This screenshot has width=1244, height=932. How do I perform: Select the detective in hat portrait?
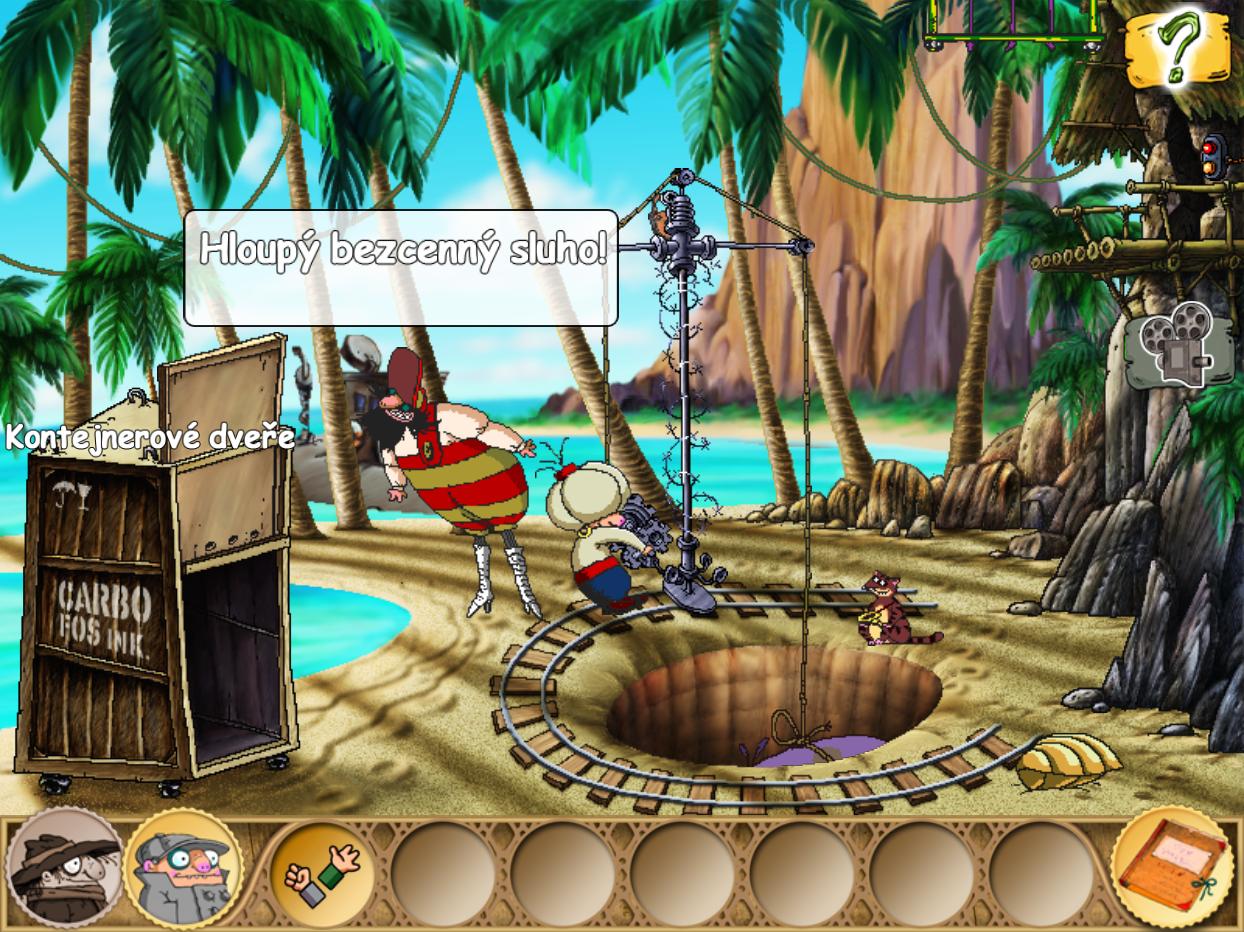click(64, 868)
